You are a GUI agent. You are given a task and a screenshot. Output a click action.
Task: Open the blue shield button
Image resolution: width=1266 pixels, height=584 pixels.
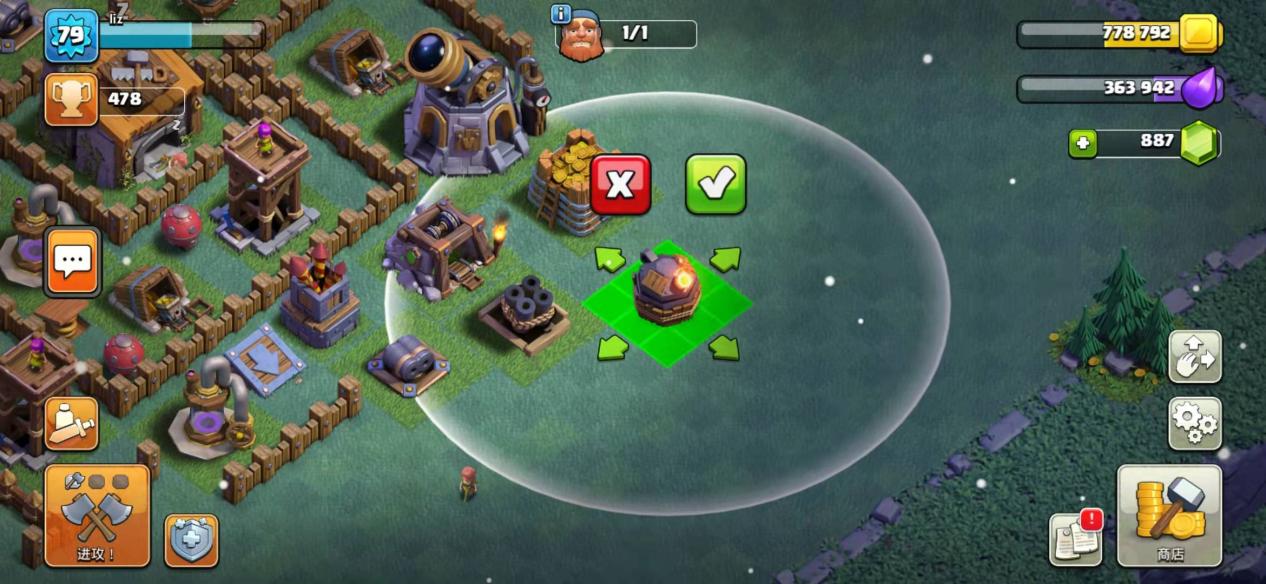190,540
